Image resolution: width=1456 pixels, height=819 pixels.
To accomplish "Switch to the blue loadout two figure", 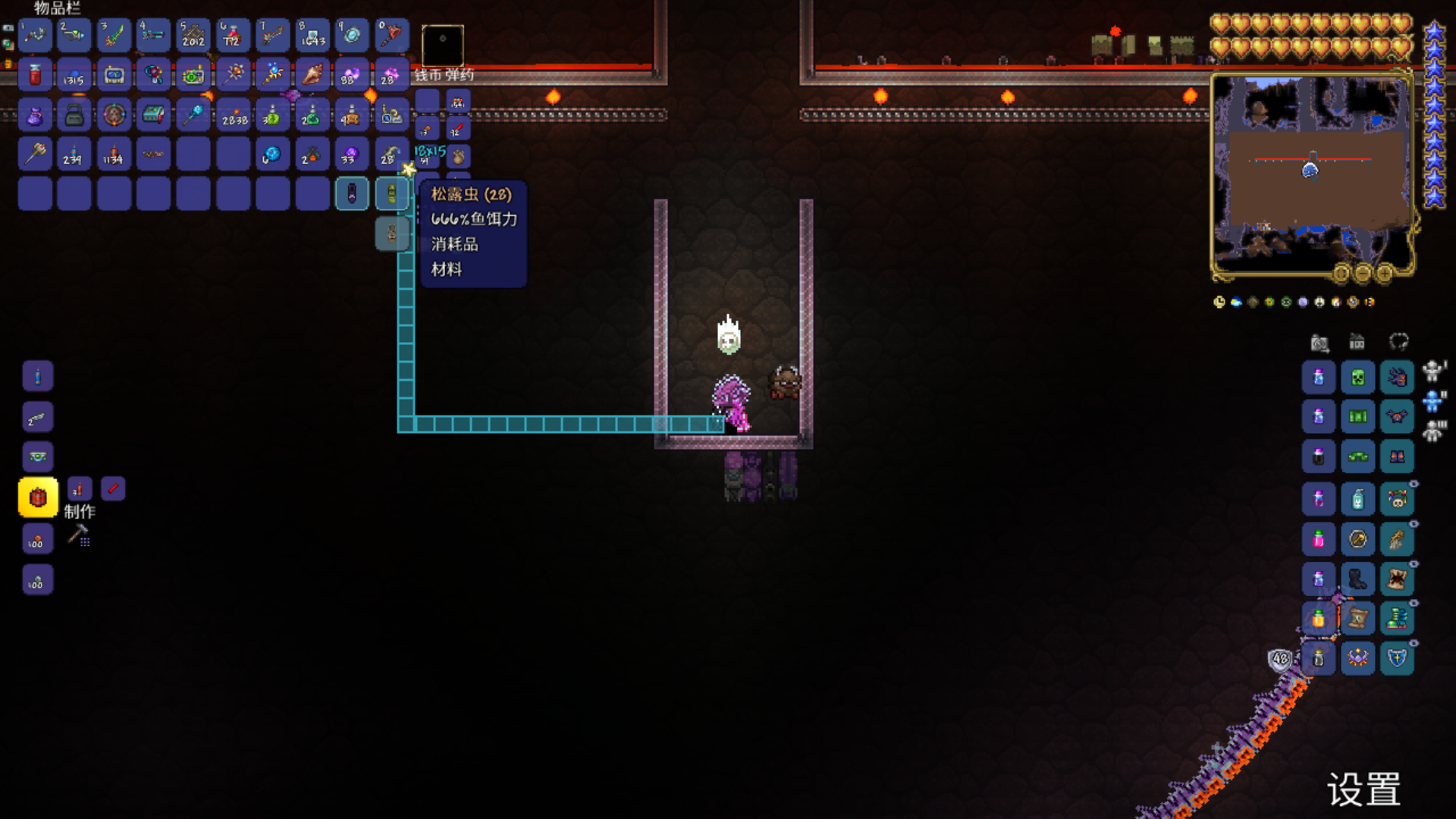I will [1432, 400].
